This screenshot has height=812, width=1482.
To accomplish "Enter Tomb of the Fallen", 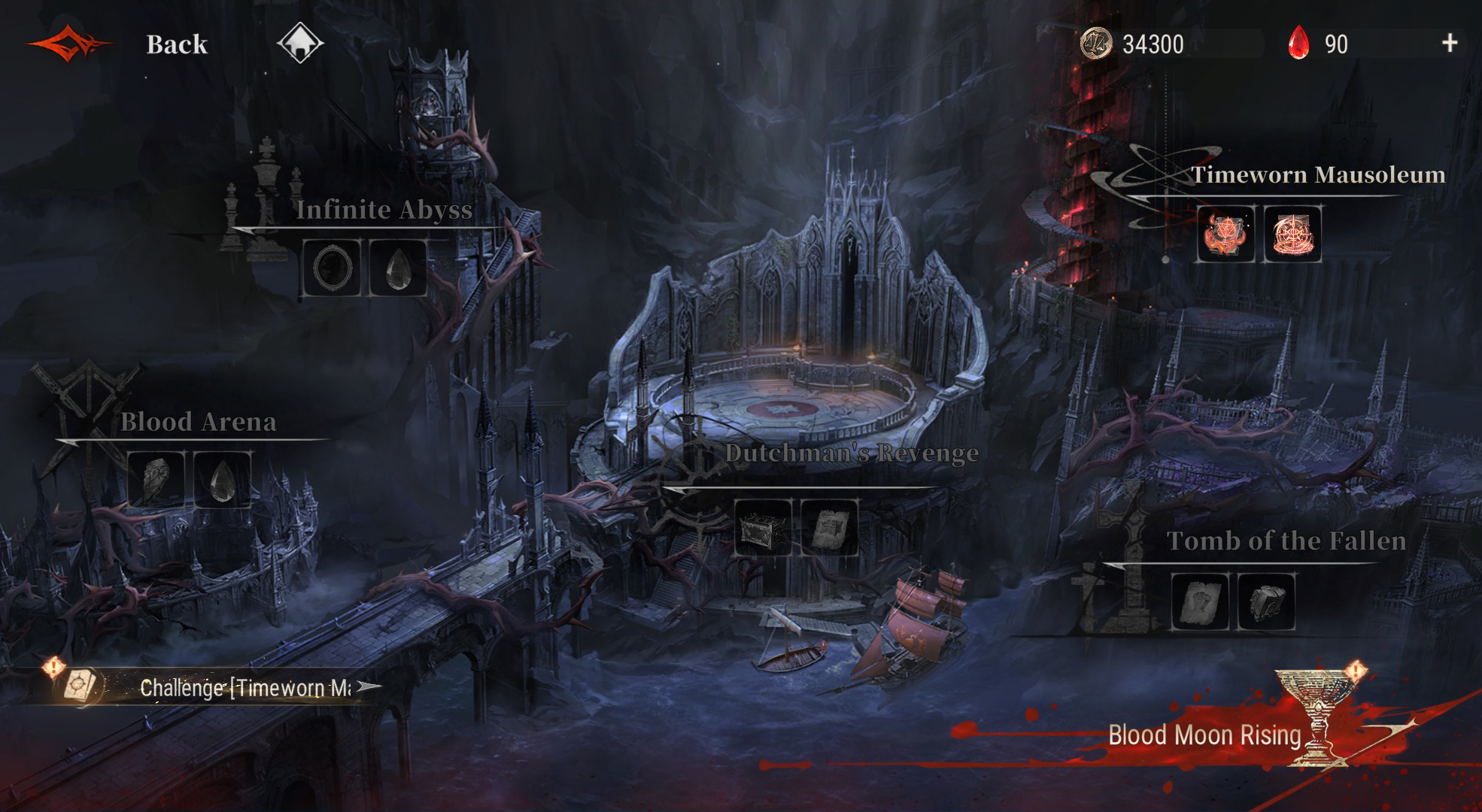I will (1286, 541).
